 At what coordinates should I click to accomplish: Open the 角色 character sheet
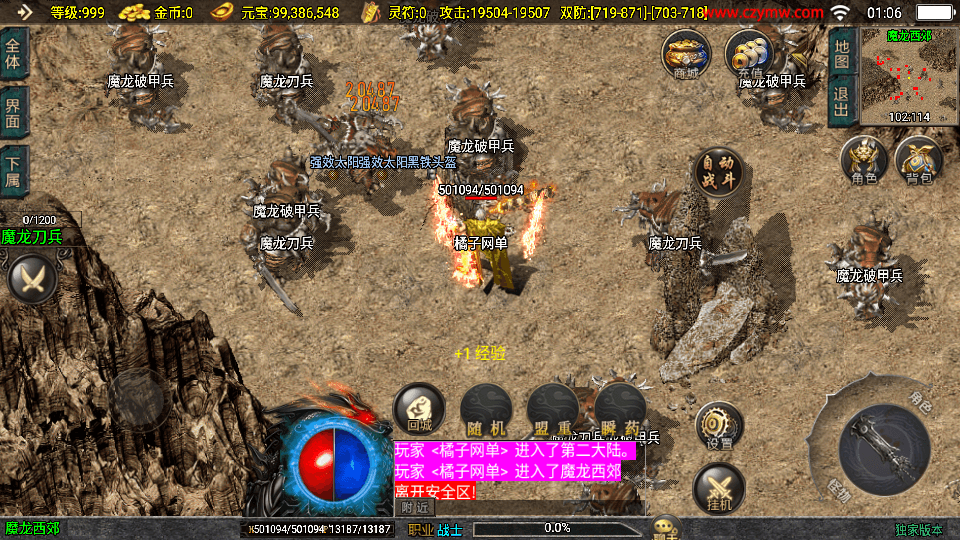pos(865,161)
